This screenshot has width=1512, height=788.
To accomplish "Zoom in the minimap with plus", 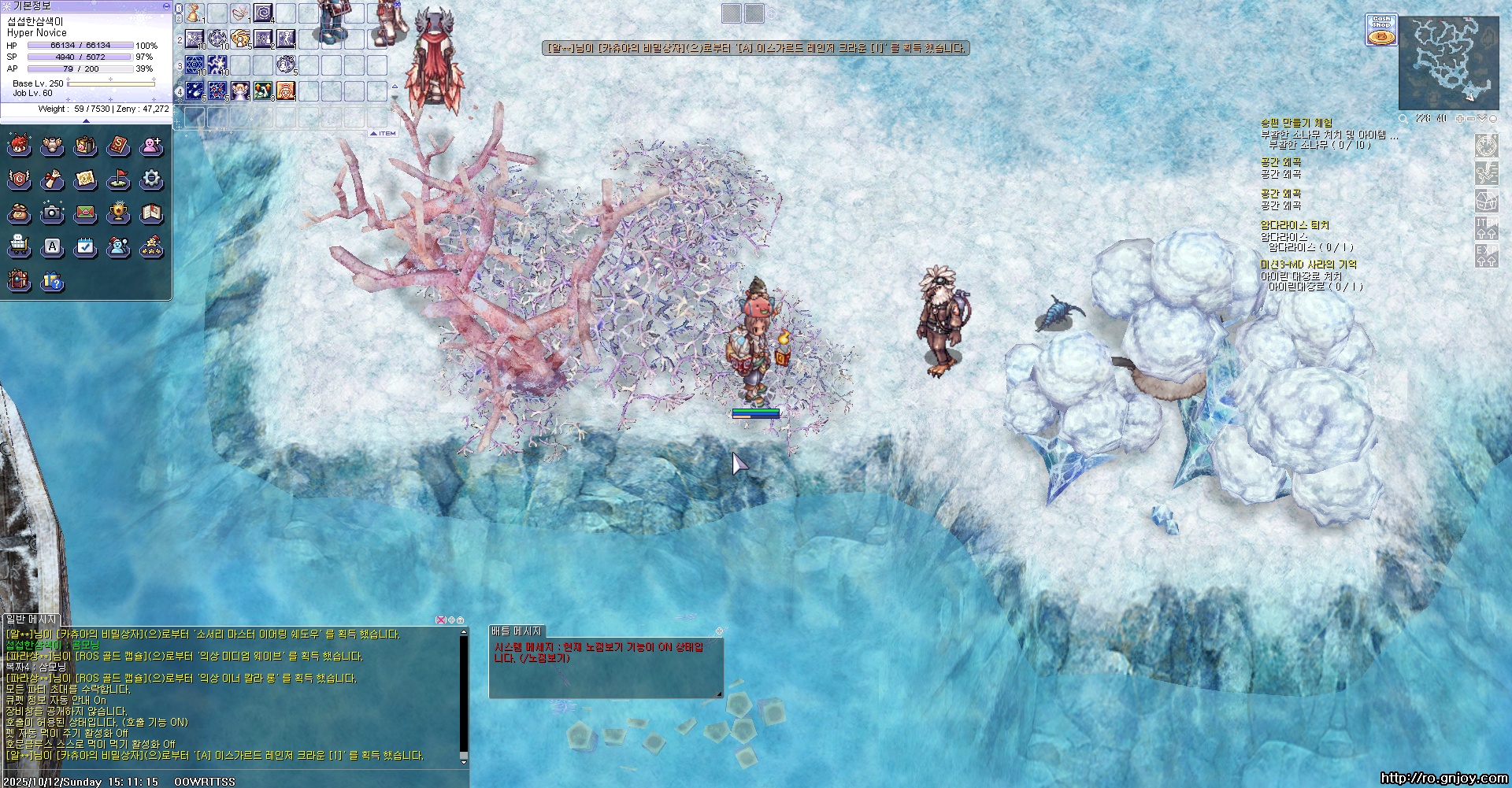I will [1459, 119].
